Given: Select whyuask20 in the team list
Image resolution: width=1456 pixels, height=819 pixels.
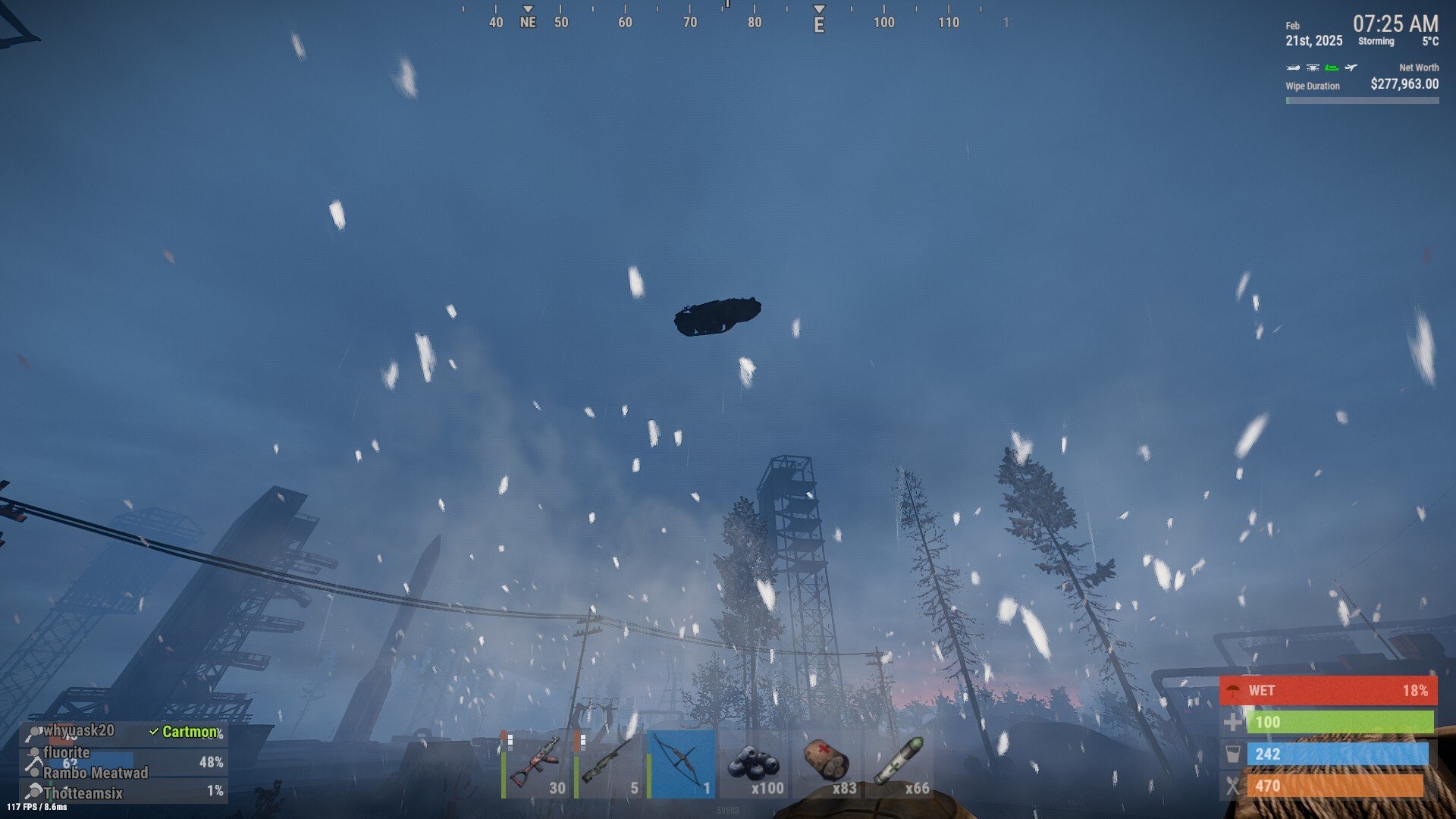Looking at the screenshot, I should pyautogui.click(x=79, y=731).
